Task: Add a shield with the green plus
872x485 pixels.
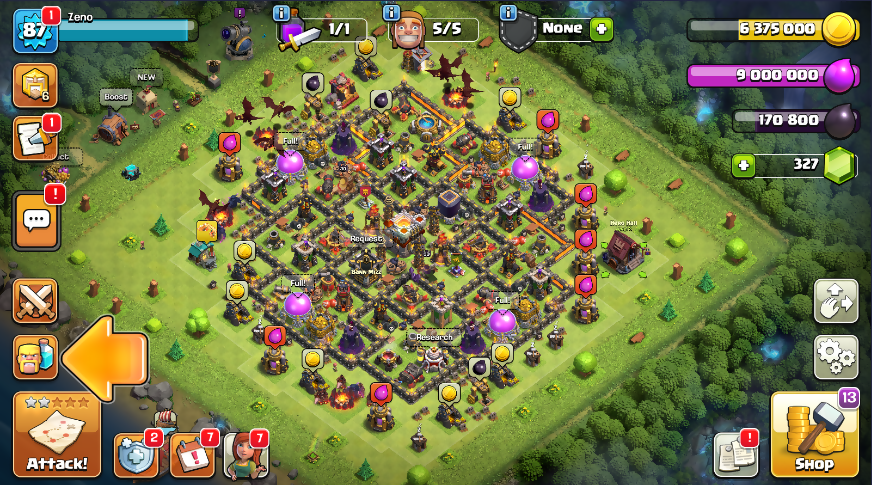Action: tap(600, 29)
